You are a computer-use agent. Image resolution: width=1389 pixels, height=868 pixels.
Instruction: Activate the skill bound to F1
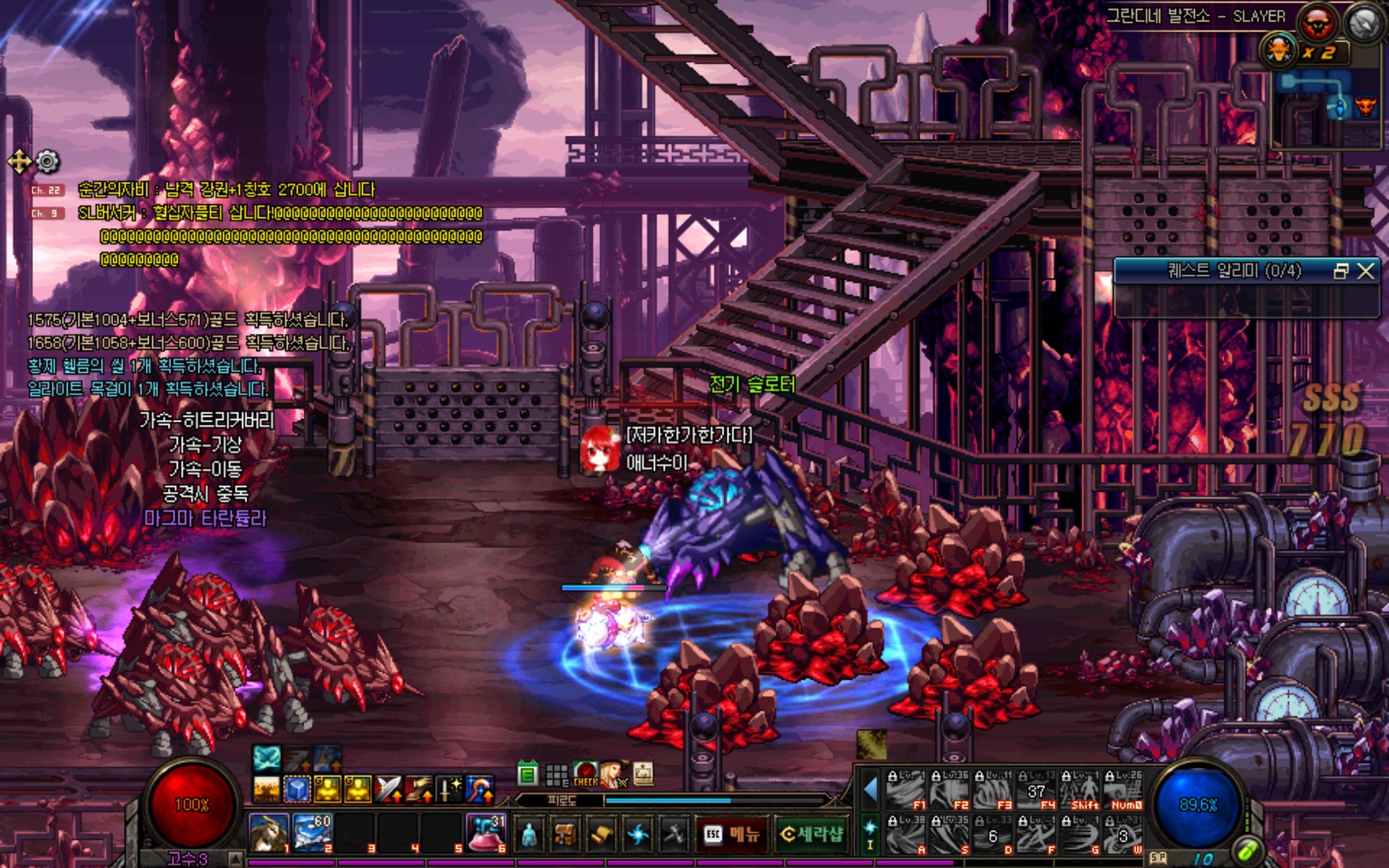tap(905, 791)
